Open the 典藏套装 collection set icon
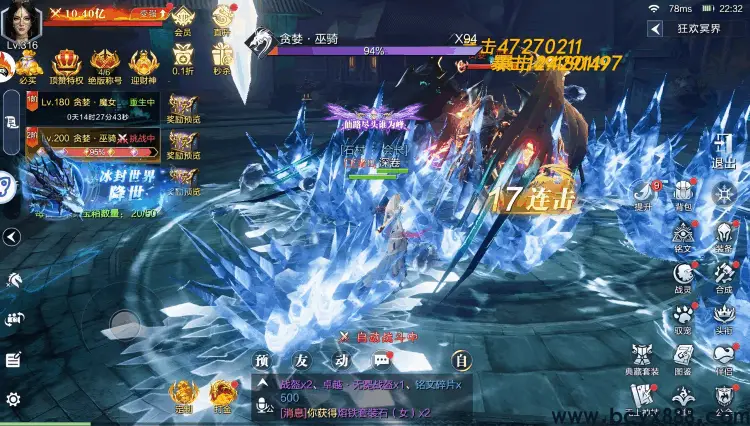This screenshot has height=426, width=750. pyautogui.click(x=642, y=358)
